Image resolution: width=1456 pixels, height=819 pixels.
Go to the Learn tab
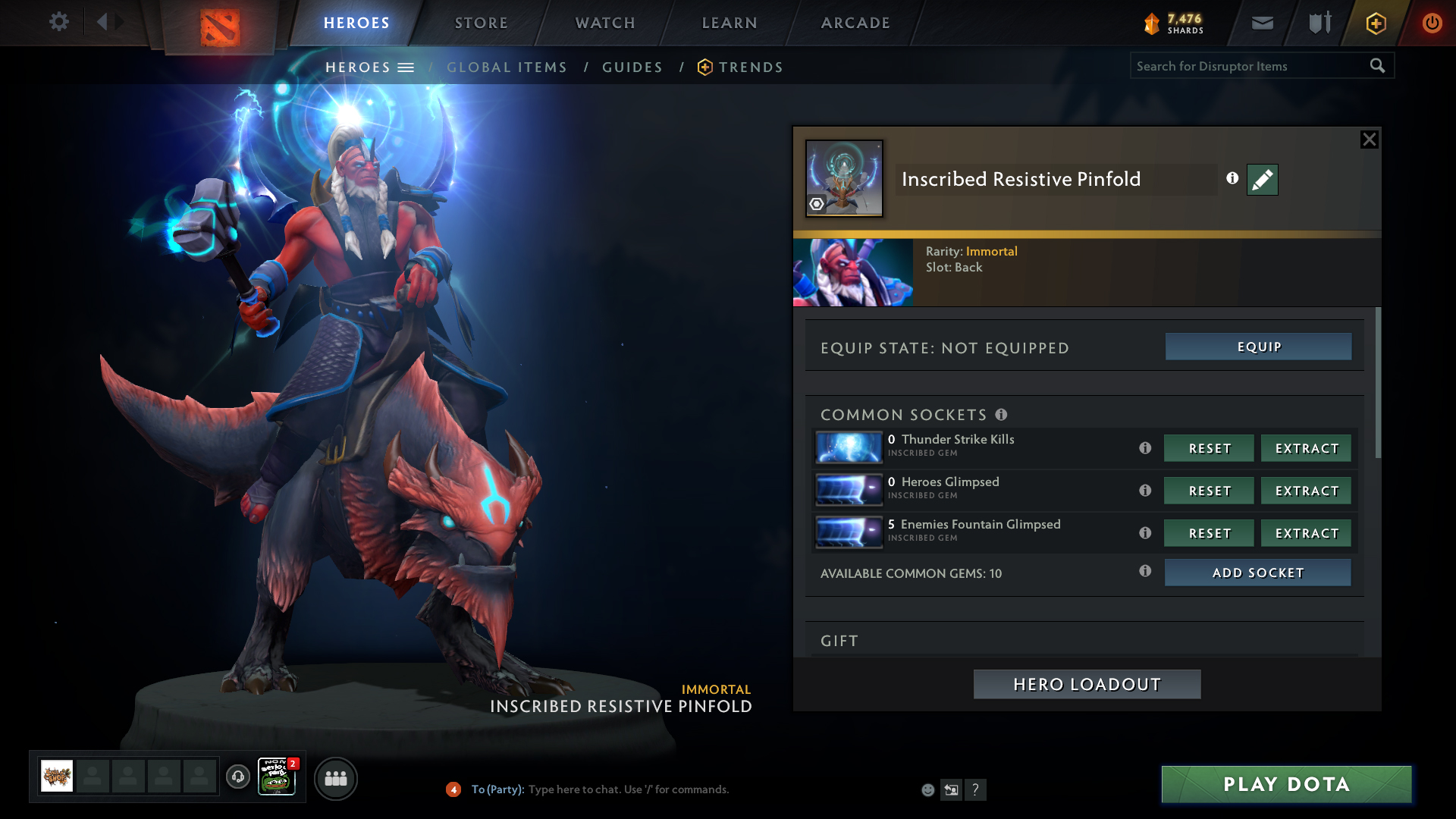(x=730, y=23)
